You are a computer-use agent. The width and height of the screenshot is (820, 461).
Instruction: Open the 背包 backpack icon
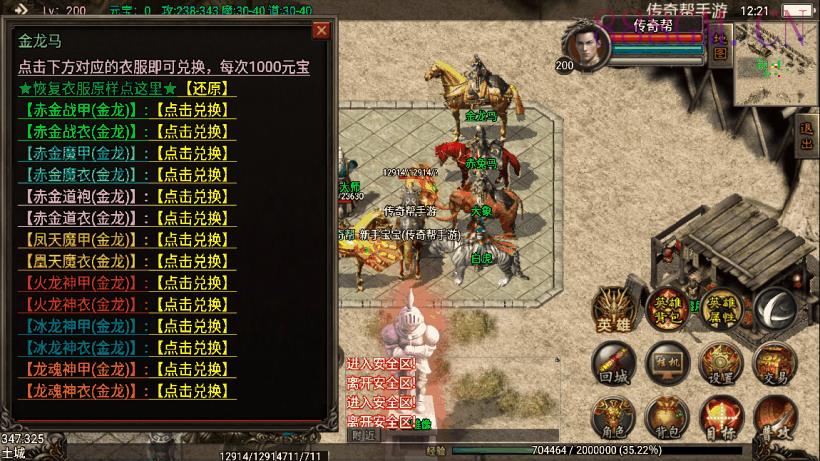[665, 417]
